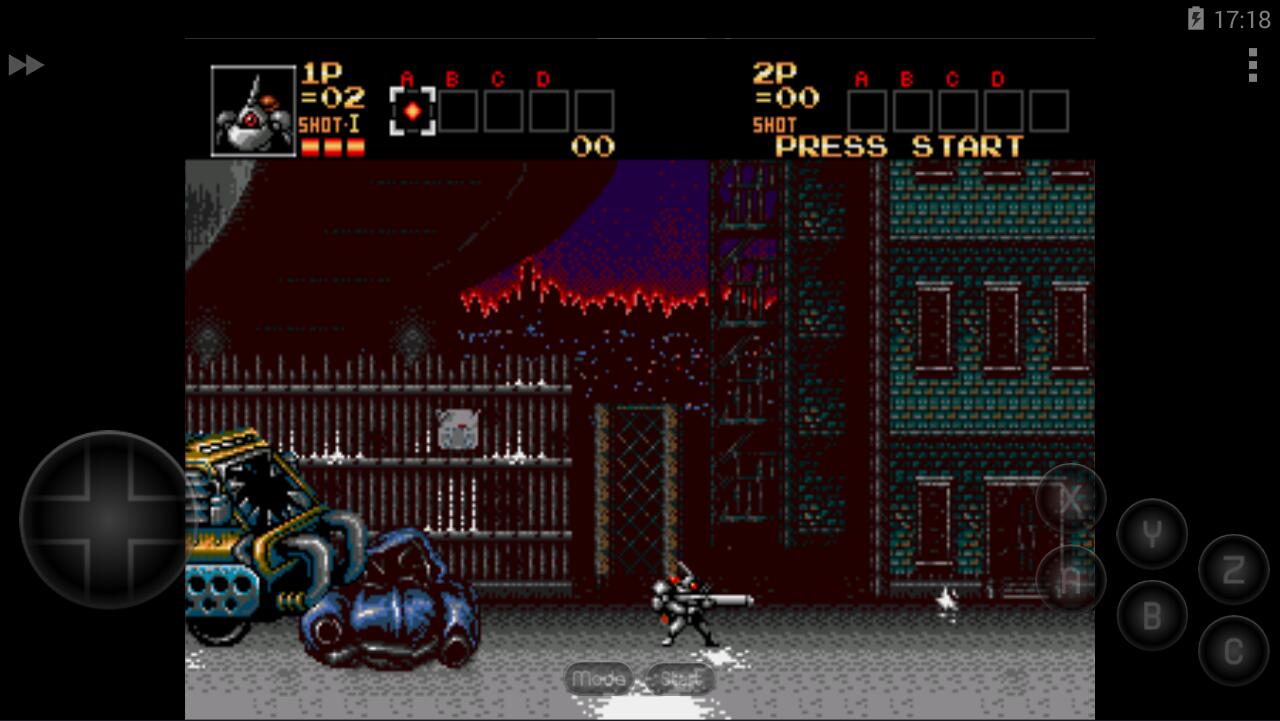1280x721 pixels.
Task: Toggle the fast-forward arrows
Action: tap(26, 65)
